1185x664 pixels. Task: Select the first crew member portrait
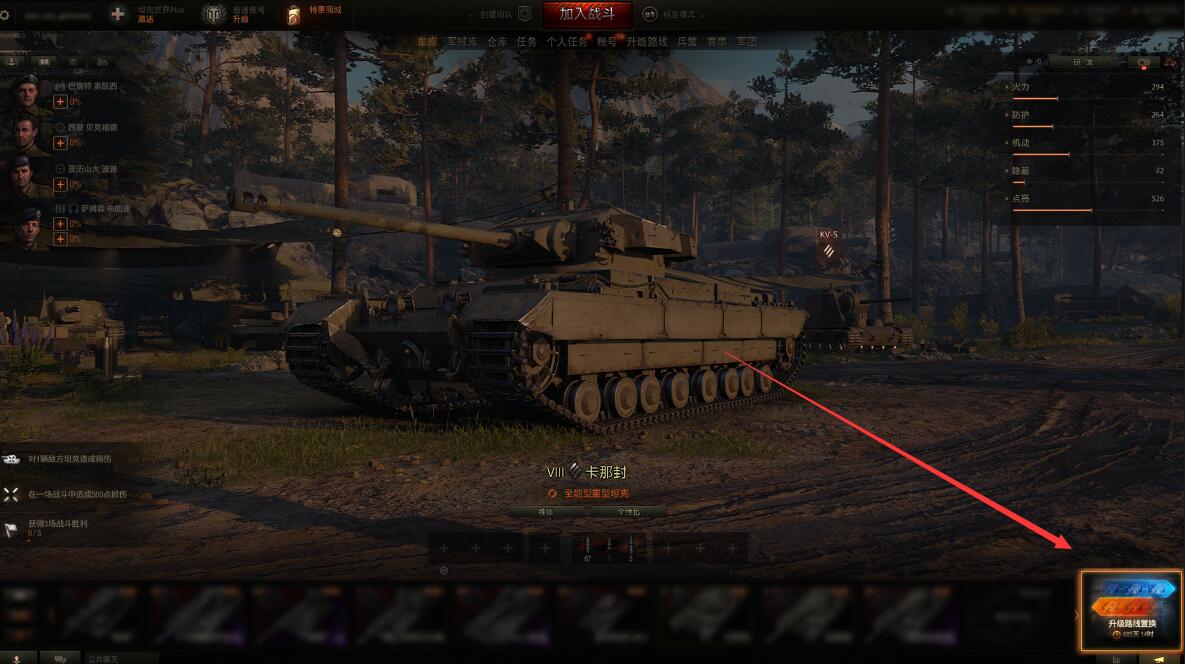(26, 93)
